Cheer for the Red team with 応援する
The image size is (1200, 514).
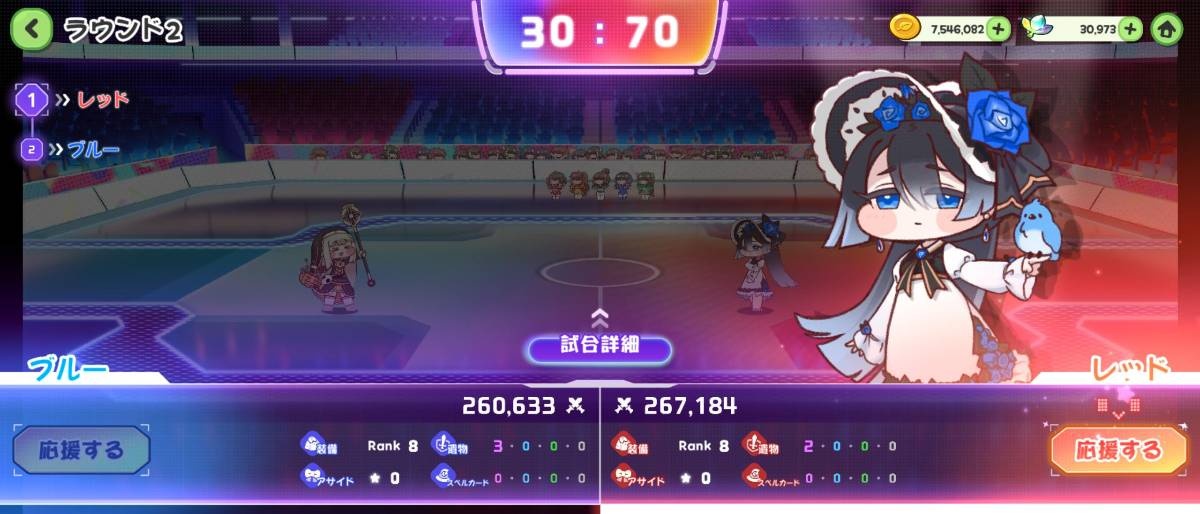coord(1118,450)
